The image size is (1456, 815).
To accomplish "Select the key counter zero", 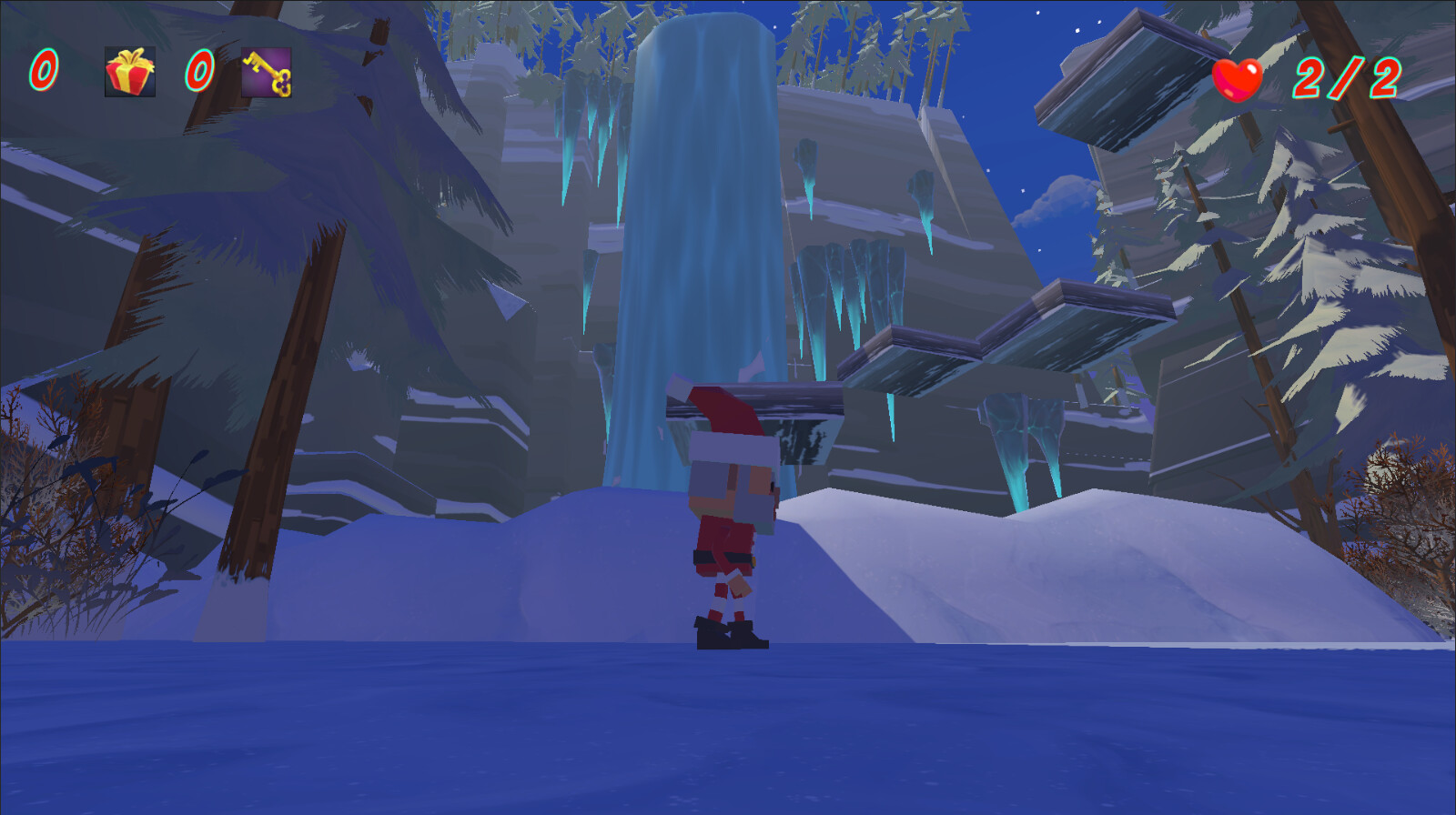I will 200,69.
